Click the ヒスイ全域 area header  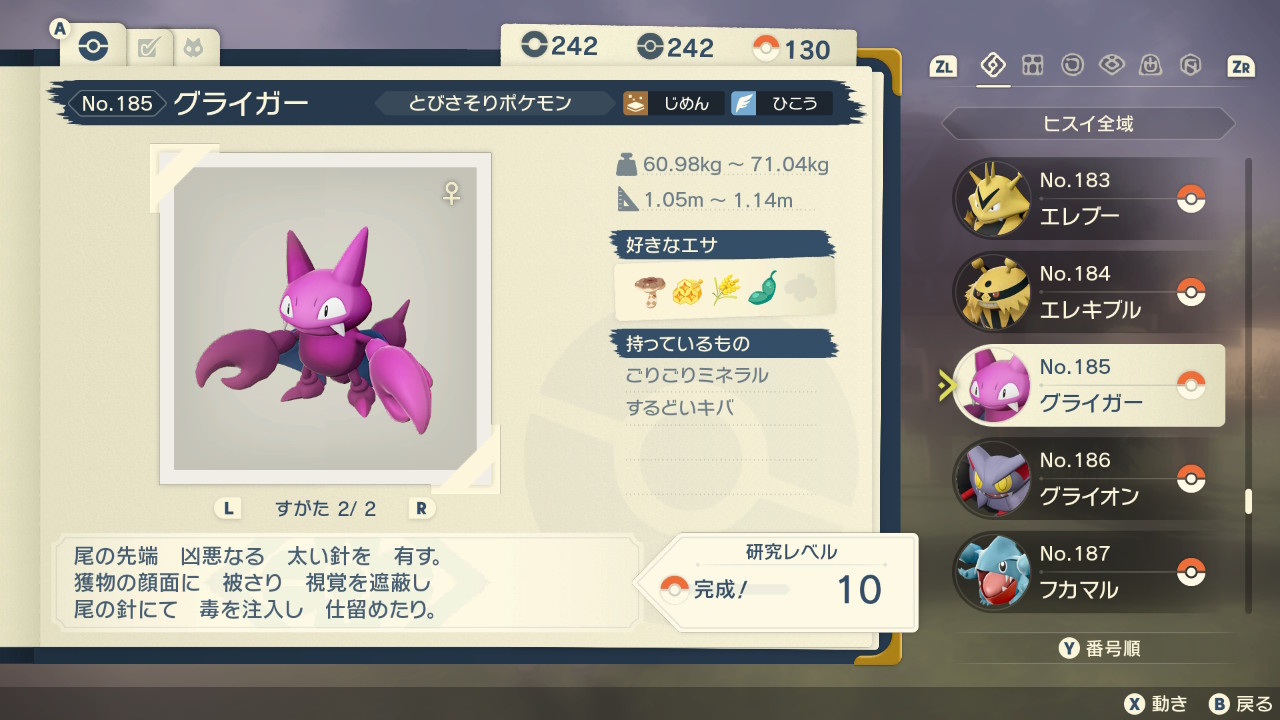tap(1088, 124)
